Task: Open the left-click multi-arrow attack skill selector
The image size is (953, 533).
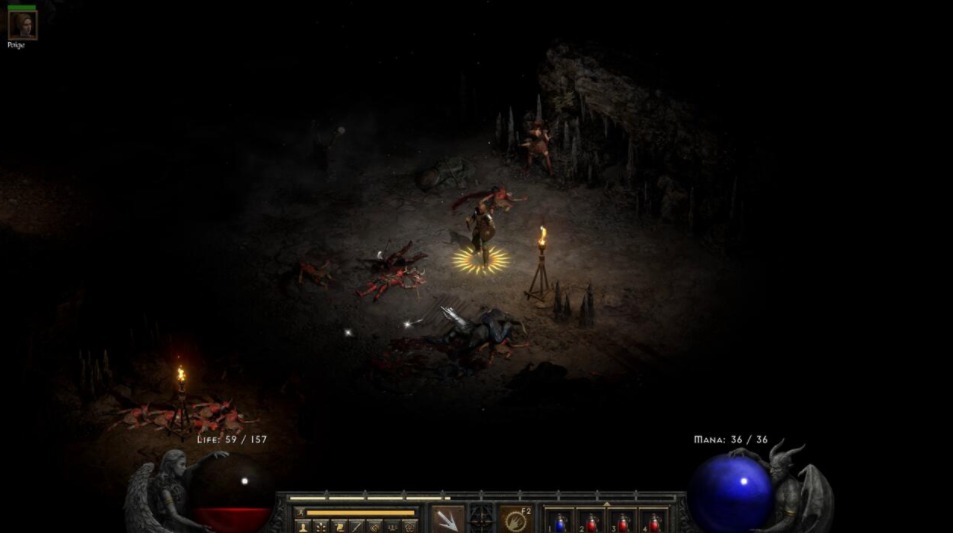Action: pyautogui.click(x=447, y=519)
